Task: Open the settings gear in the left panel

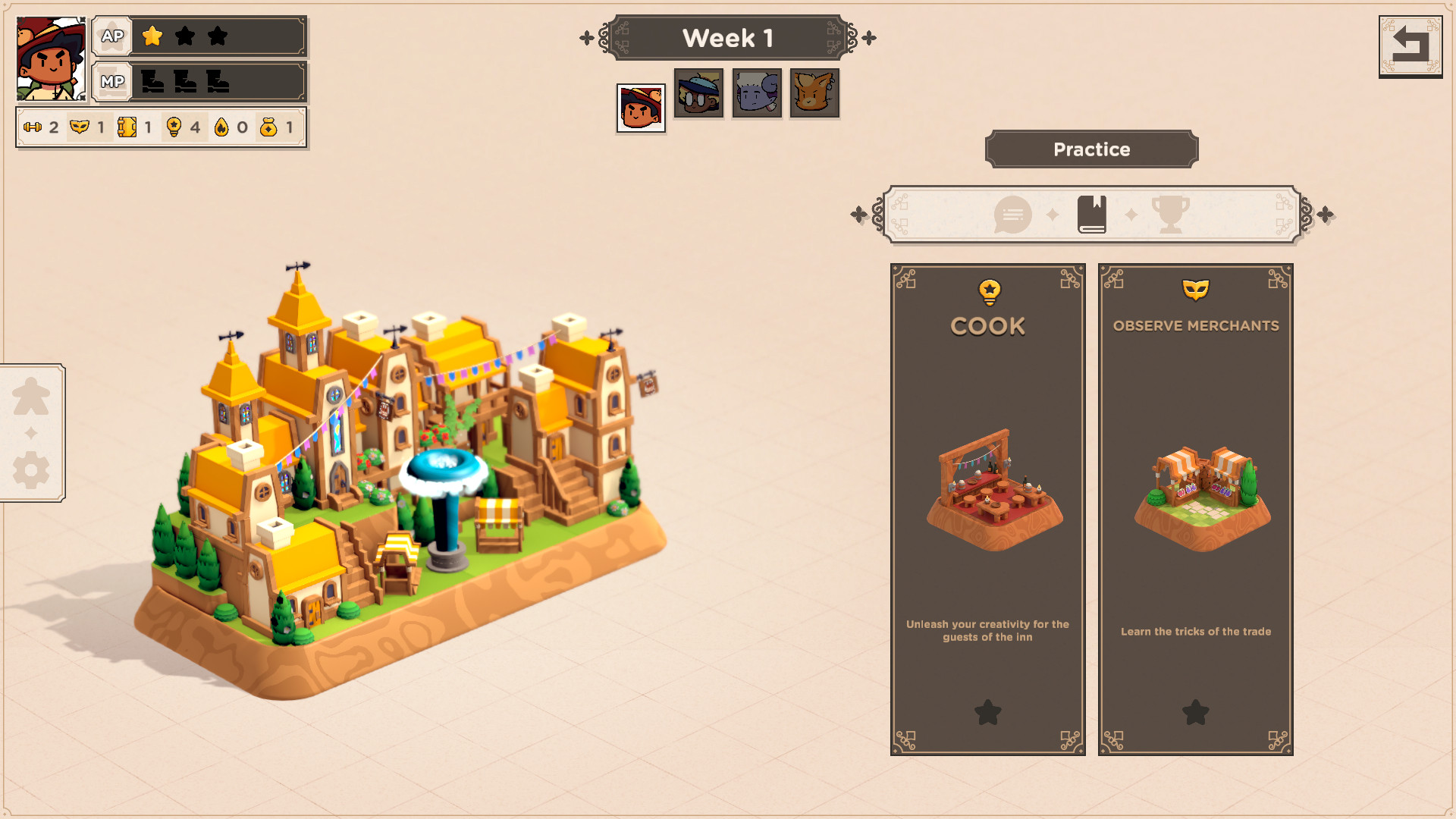Action: (30, 470)
